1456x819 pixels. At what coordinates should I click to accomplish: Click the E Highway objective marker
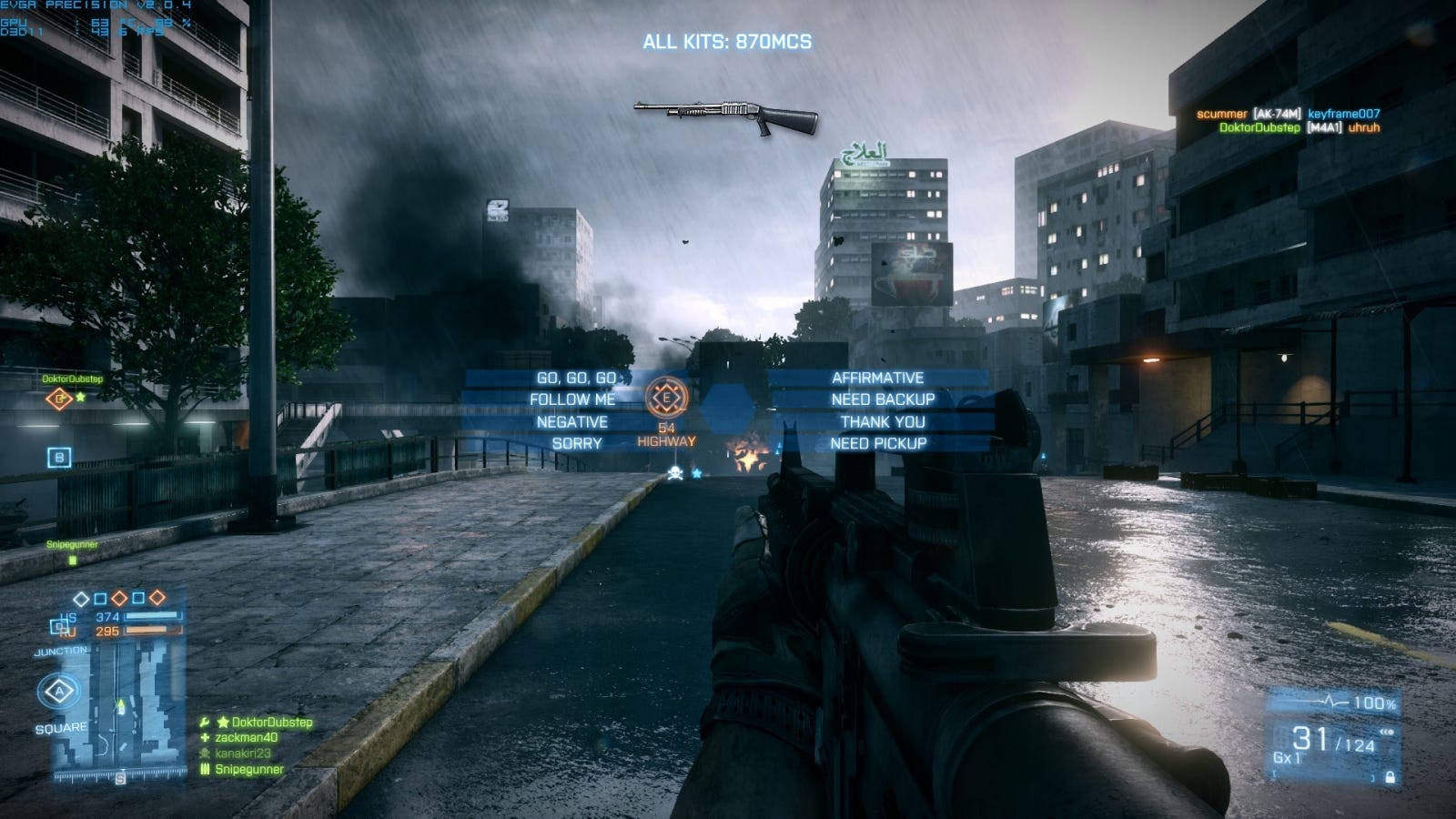(x=666, y=398)
